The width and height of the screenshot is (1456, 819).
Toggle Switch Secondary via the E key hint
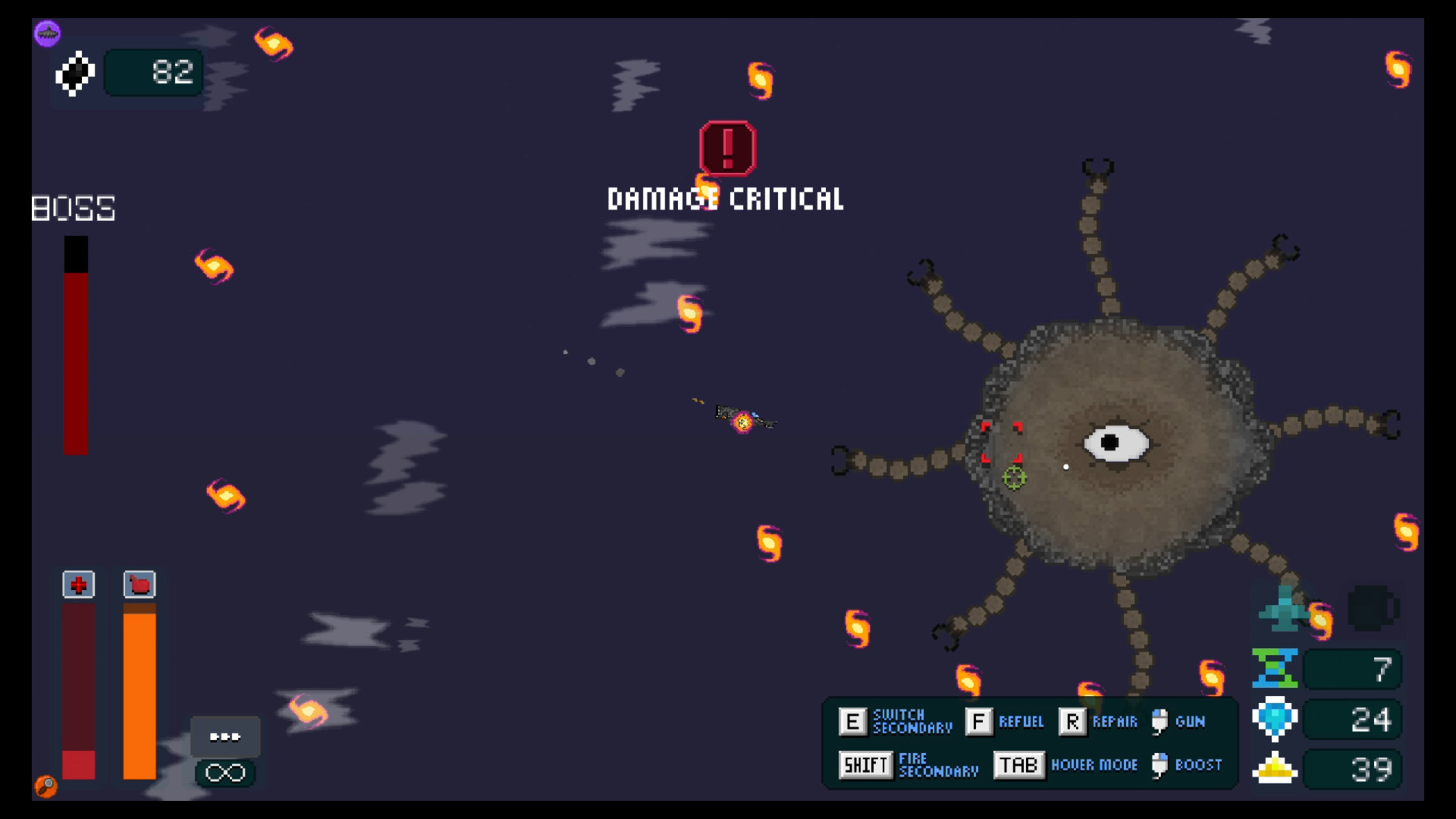852,721
